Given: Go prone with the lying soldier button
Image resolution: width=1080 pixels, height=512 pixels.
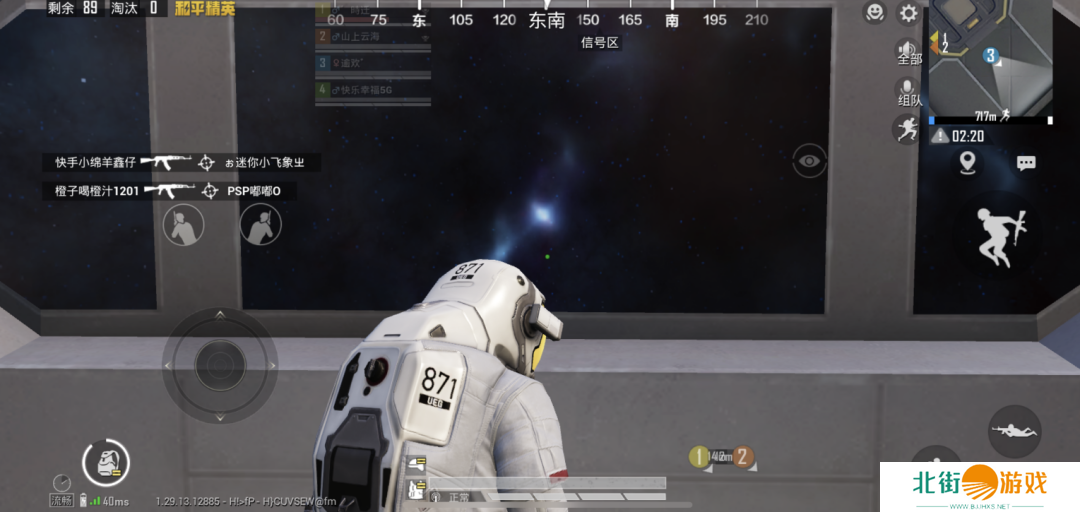Looking at the screenshot, I should click(1014, 432).
